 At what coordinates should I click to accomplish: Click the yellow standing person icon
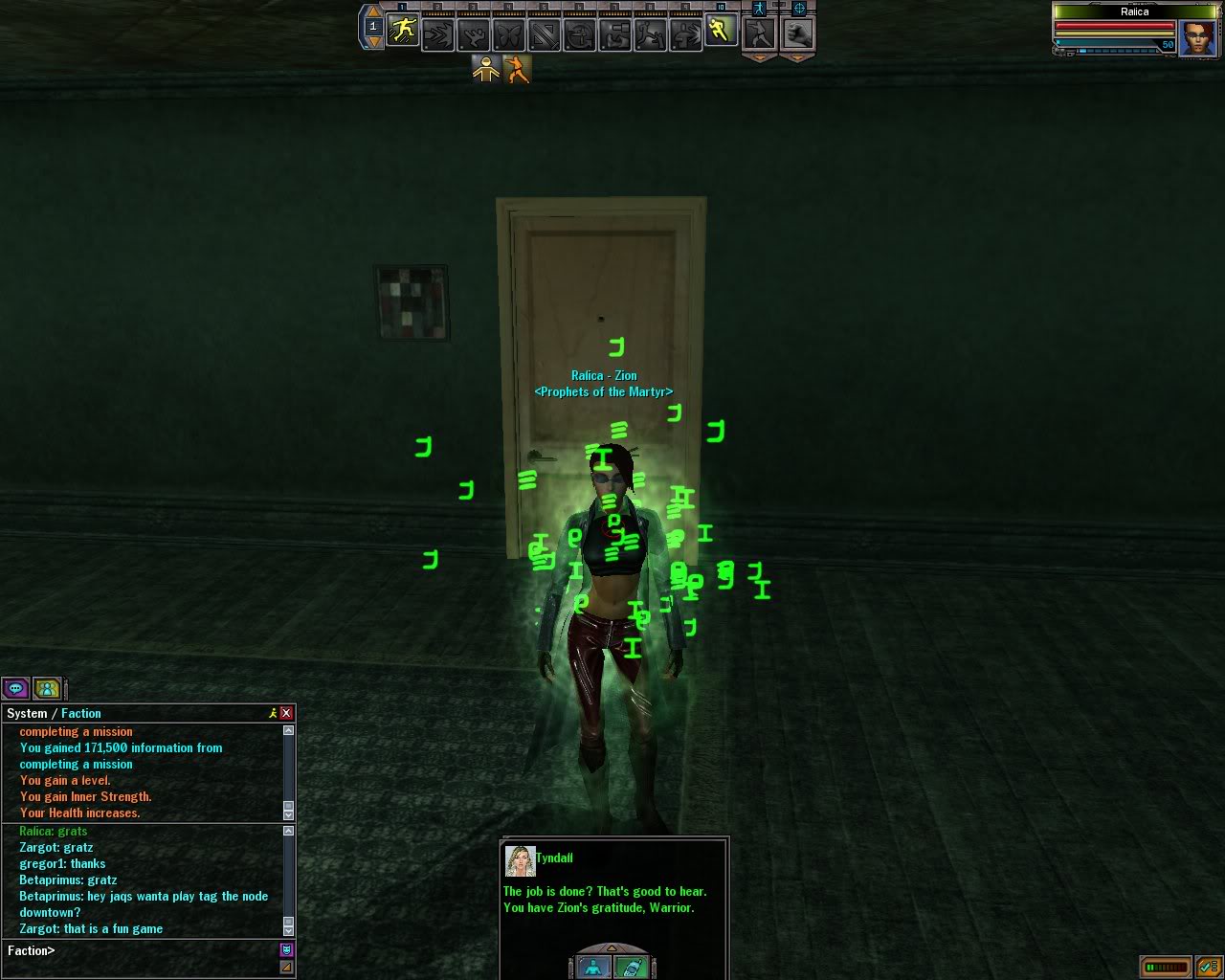[486, 70]
